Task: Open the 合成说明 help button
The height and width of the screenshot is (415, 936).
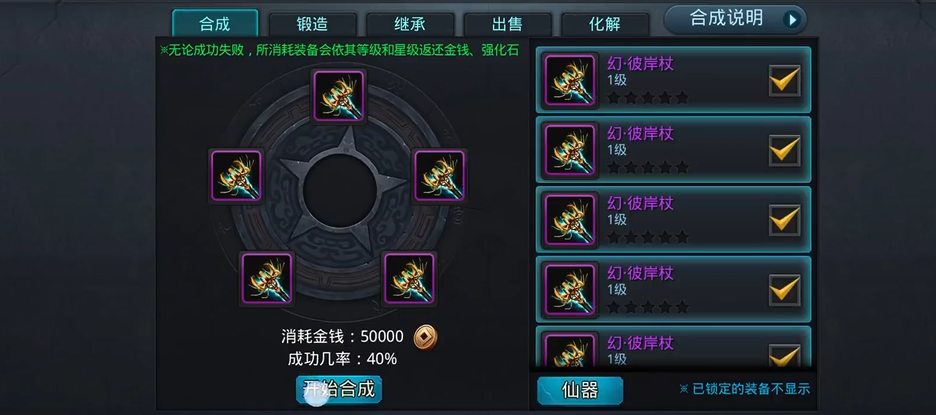Action: pos(735,19)
